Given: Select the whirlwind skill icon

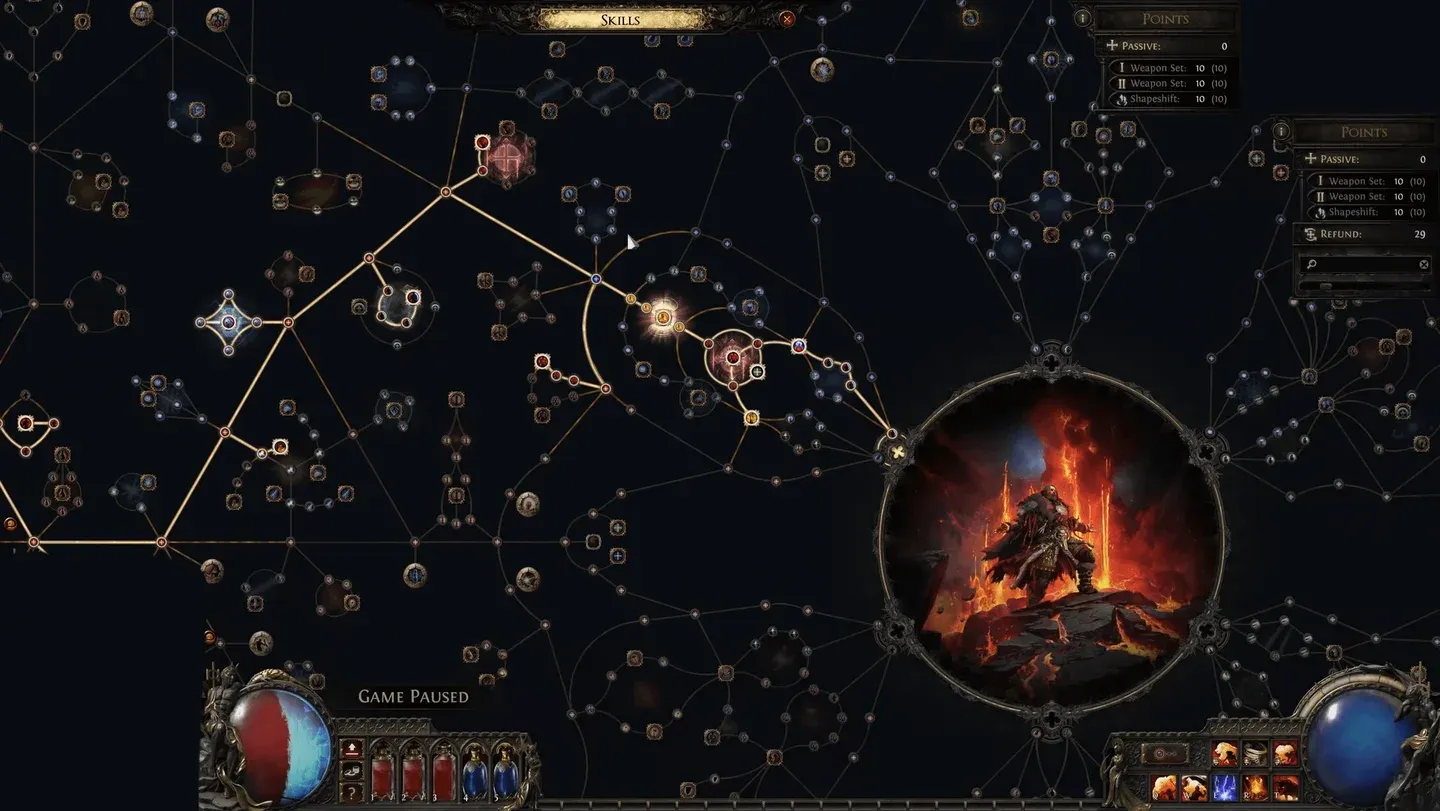Looking at the screenshot, I should [1255, 753].
